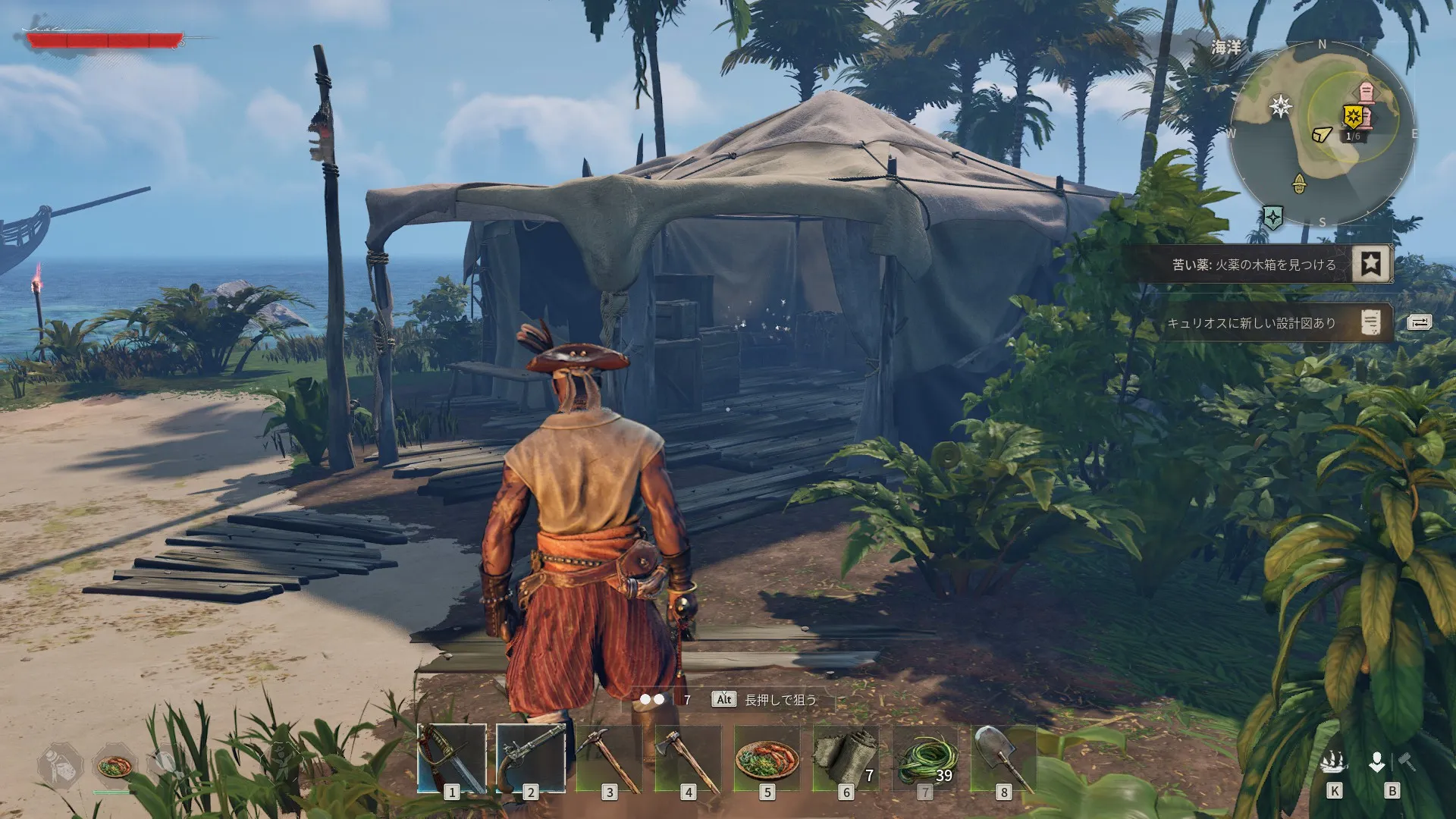Click the yellow quest marker on minimap
Screen dimensions: 1456x819
pyautogui.click(x=1353, y=116)
